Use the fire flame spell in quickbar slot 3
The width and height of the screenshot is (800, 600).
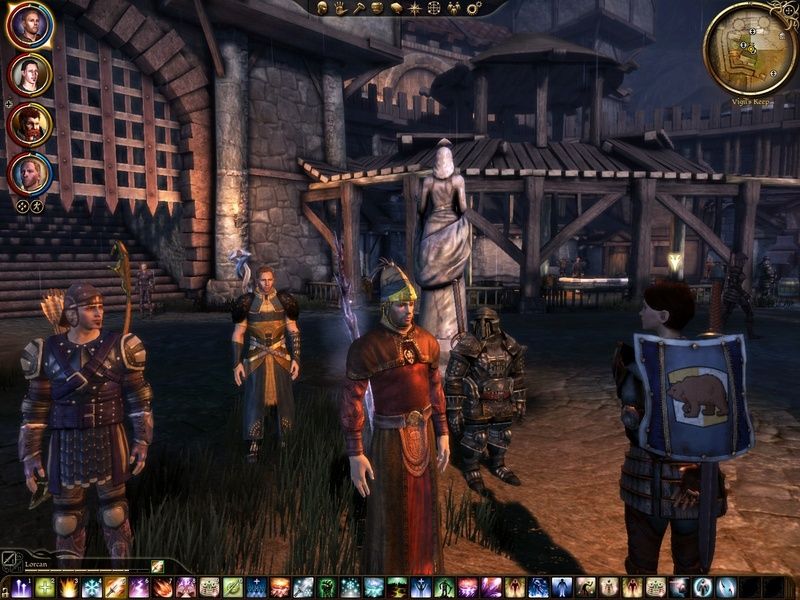click(x=69, y=588)
